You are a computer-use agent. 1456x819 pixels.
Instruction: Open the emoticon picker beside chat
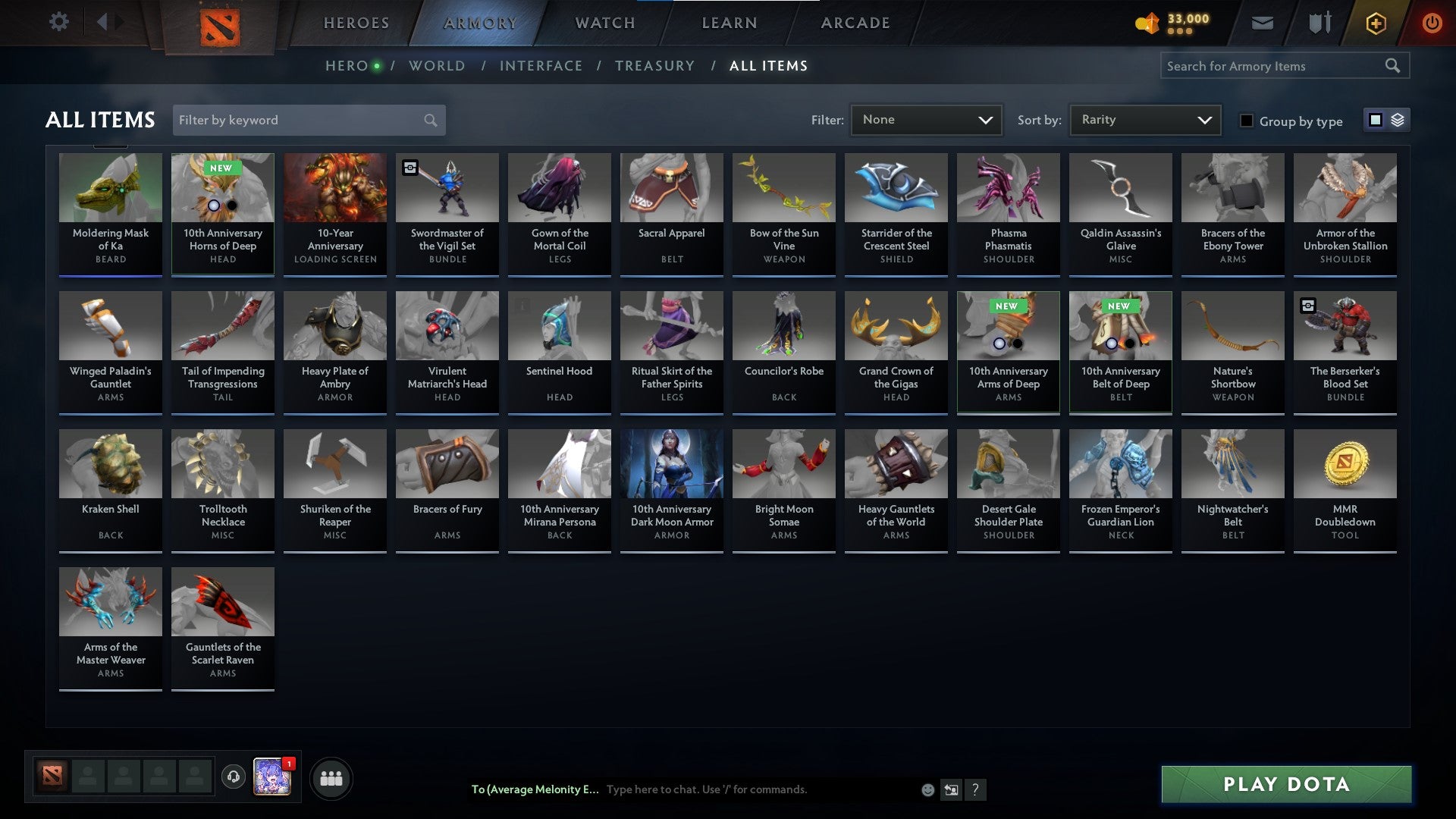pos(927,789)
